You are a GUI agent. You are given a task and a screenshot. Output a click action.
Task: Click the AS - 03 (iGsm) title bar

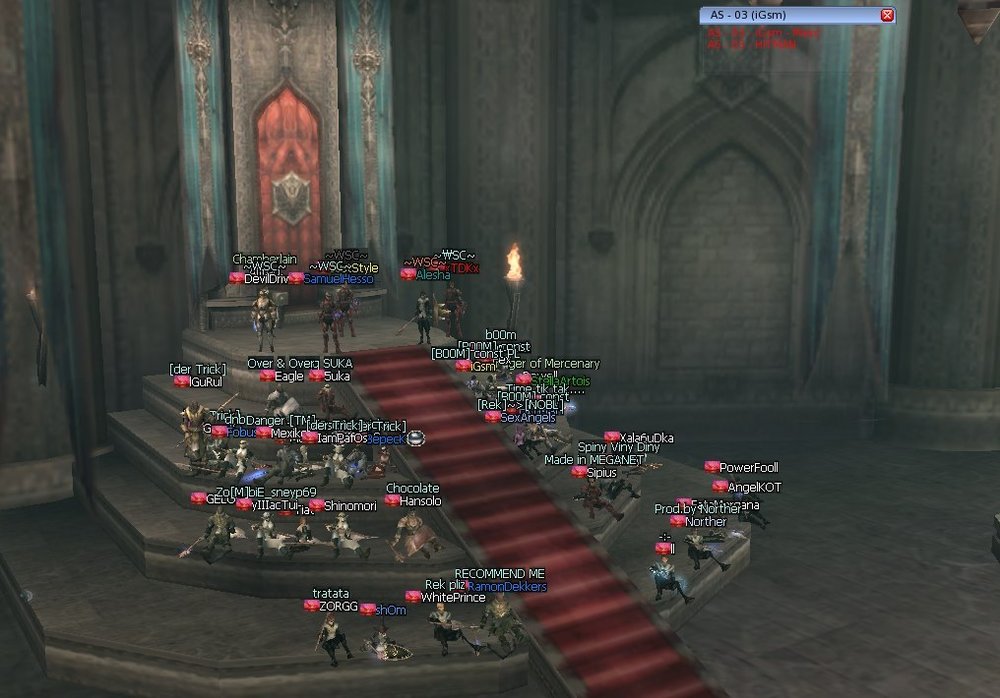pos(790,15)
